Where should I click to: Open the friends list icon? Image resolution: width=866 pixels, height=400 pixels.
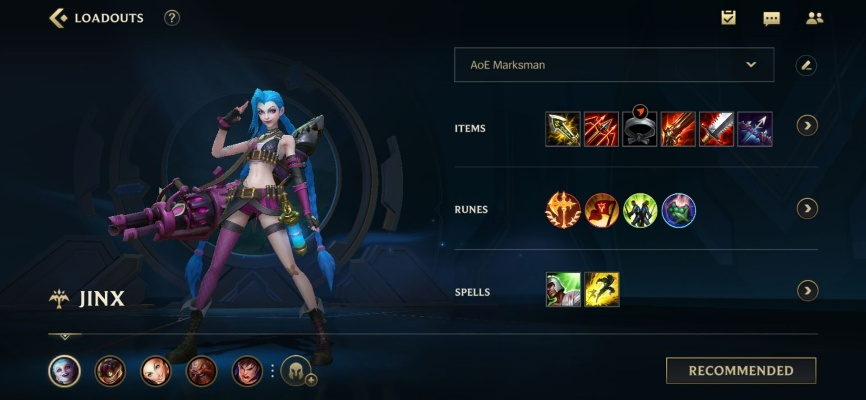(814, 18)
